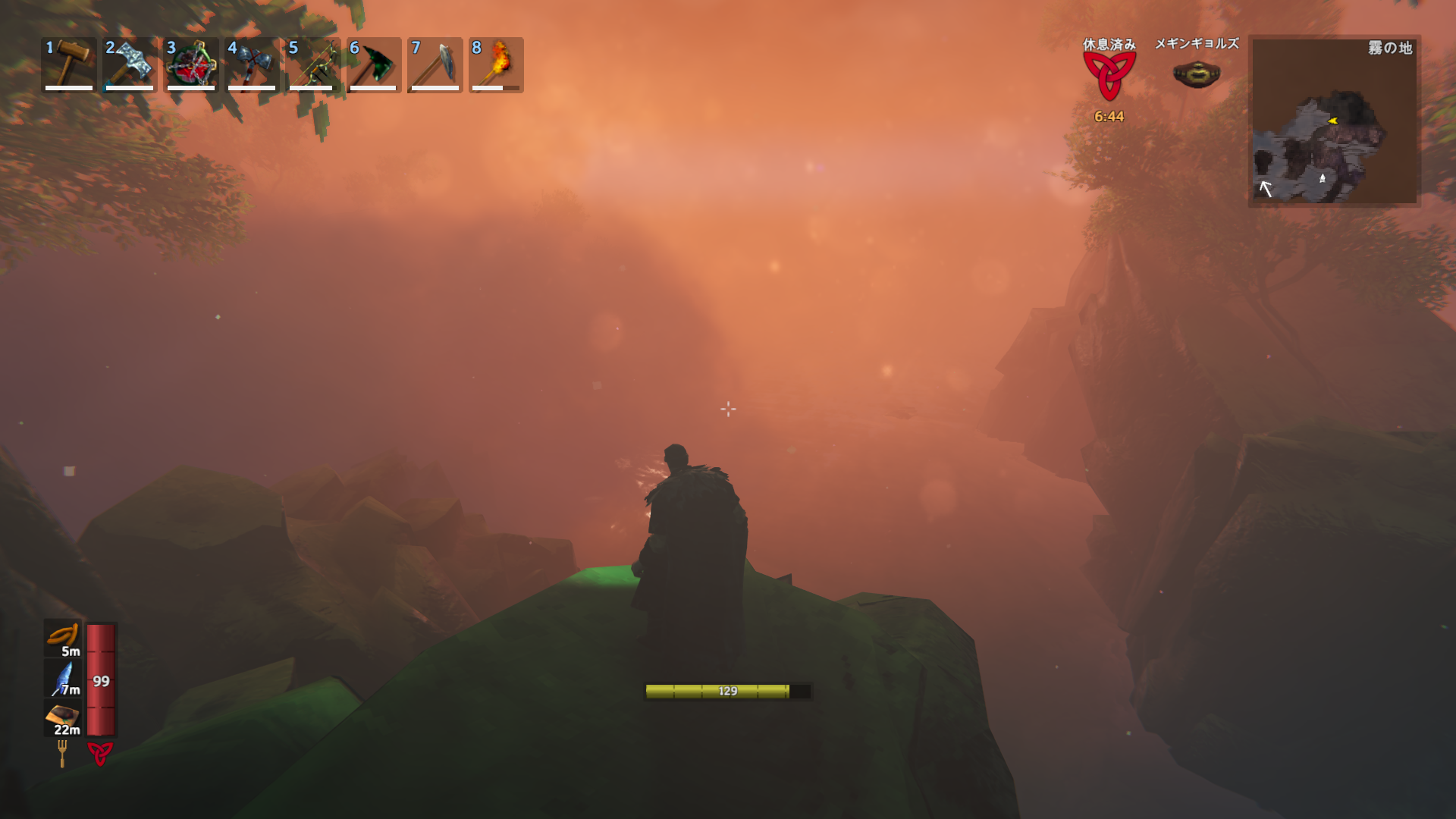Click the blue feather food icon
Image resolution: width=1456 pixels, height=819 pixels.
click(x=63, y=677)
